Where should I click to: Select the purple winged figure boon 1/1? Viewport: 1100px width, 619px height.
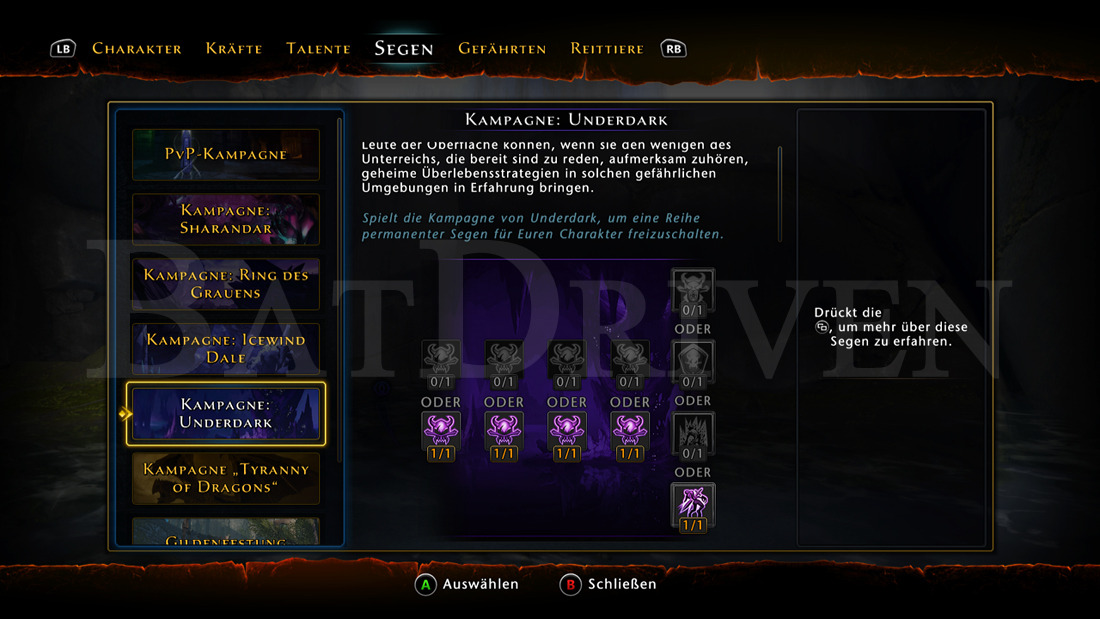coord(693,503)
